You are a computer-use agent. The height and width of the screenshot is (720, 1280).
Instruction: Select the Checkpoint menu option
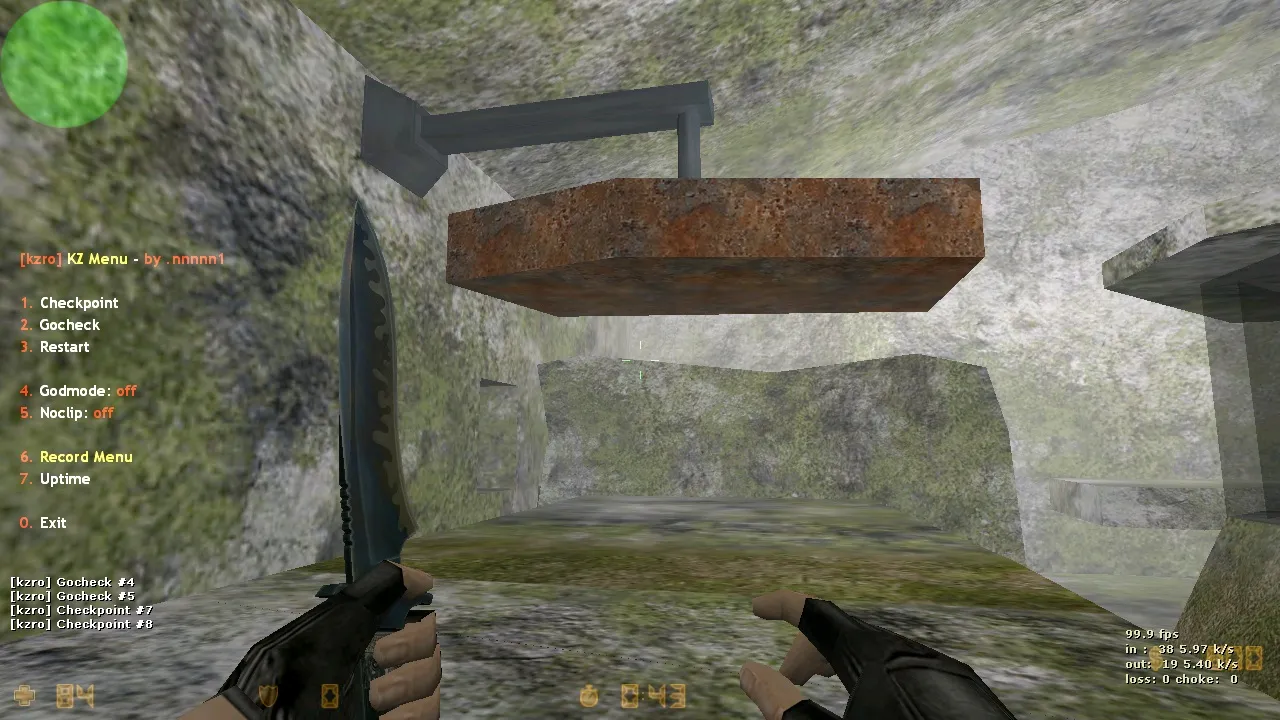click(x=79, y=302)
